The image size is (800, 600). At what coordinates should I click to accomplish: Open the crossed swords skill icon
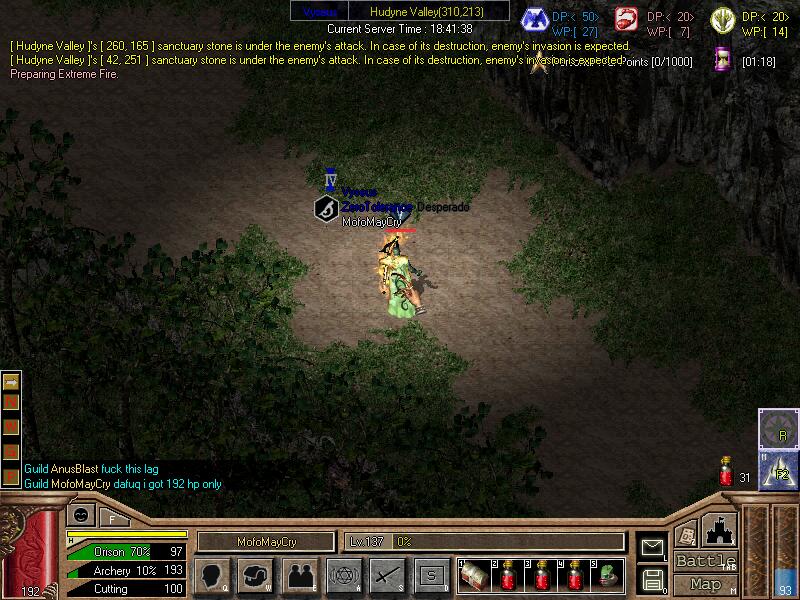click(x=387, y=575)
